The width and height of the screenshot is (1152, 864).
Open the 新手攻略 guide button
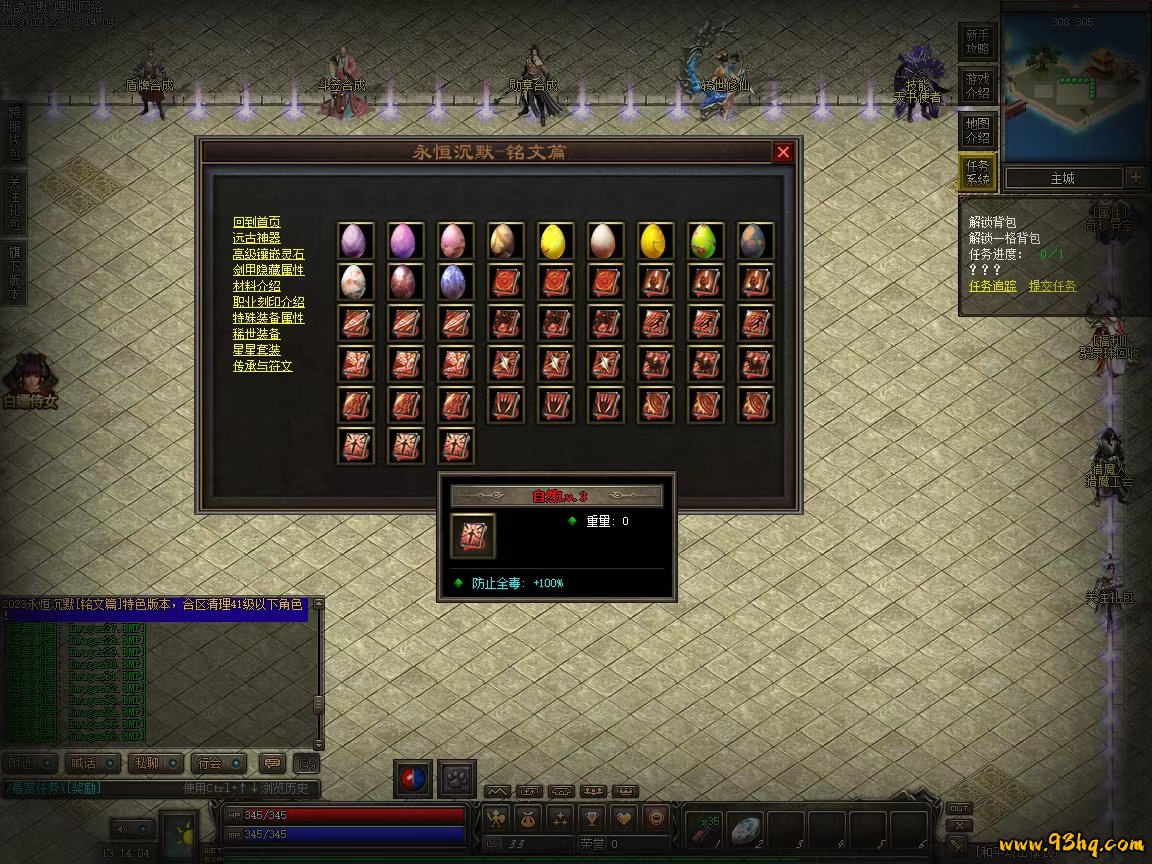click(977, 42)
